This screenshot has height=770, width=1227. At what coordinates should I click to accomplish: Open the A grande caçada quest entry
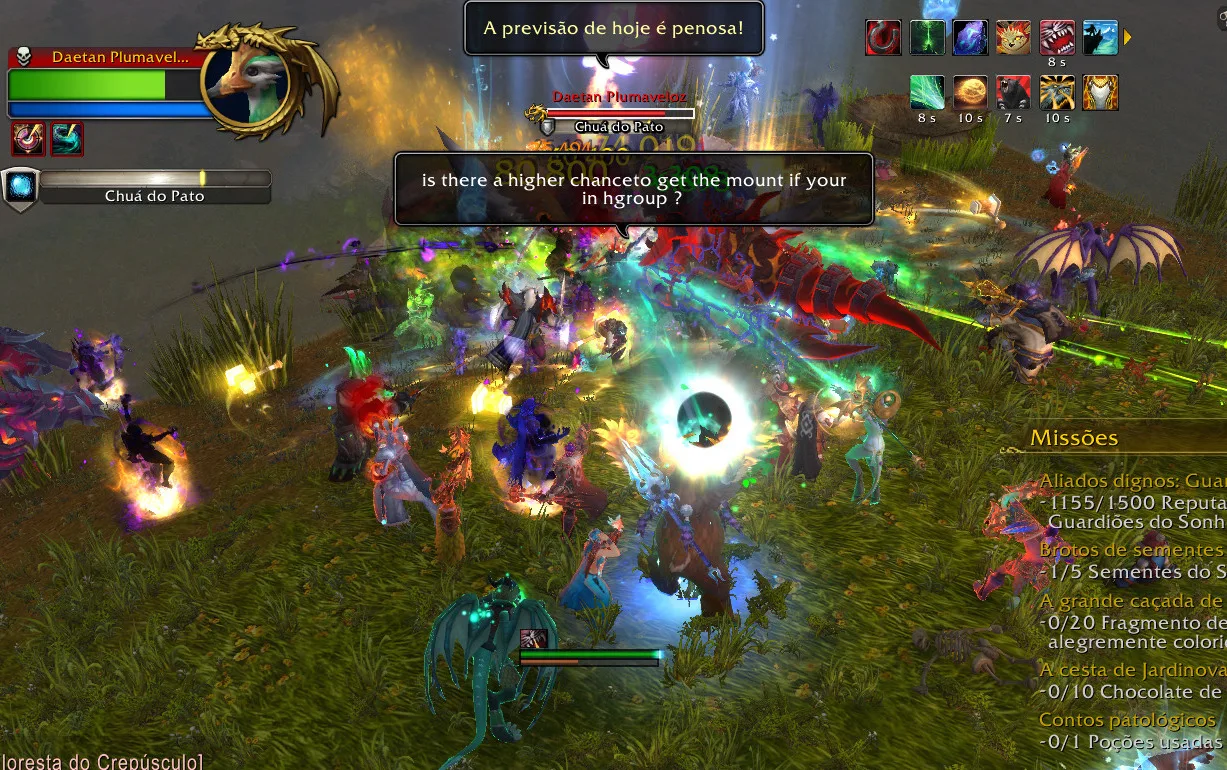(1132, 600)
